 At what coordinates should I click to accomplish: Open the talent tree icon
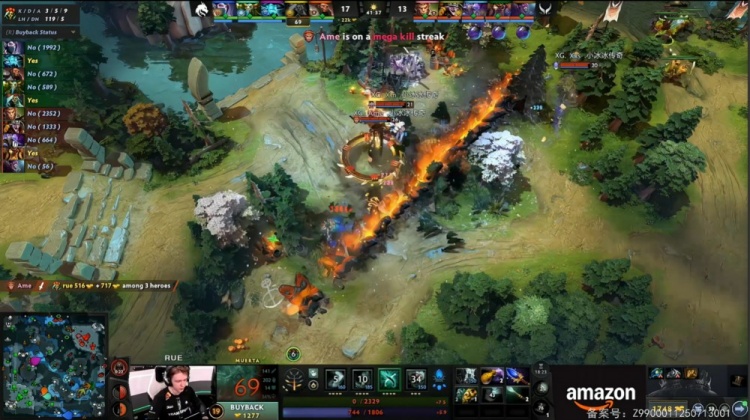(x=294, y=380)
